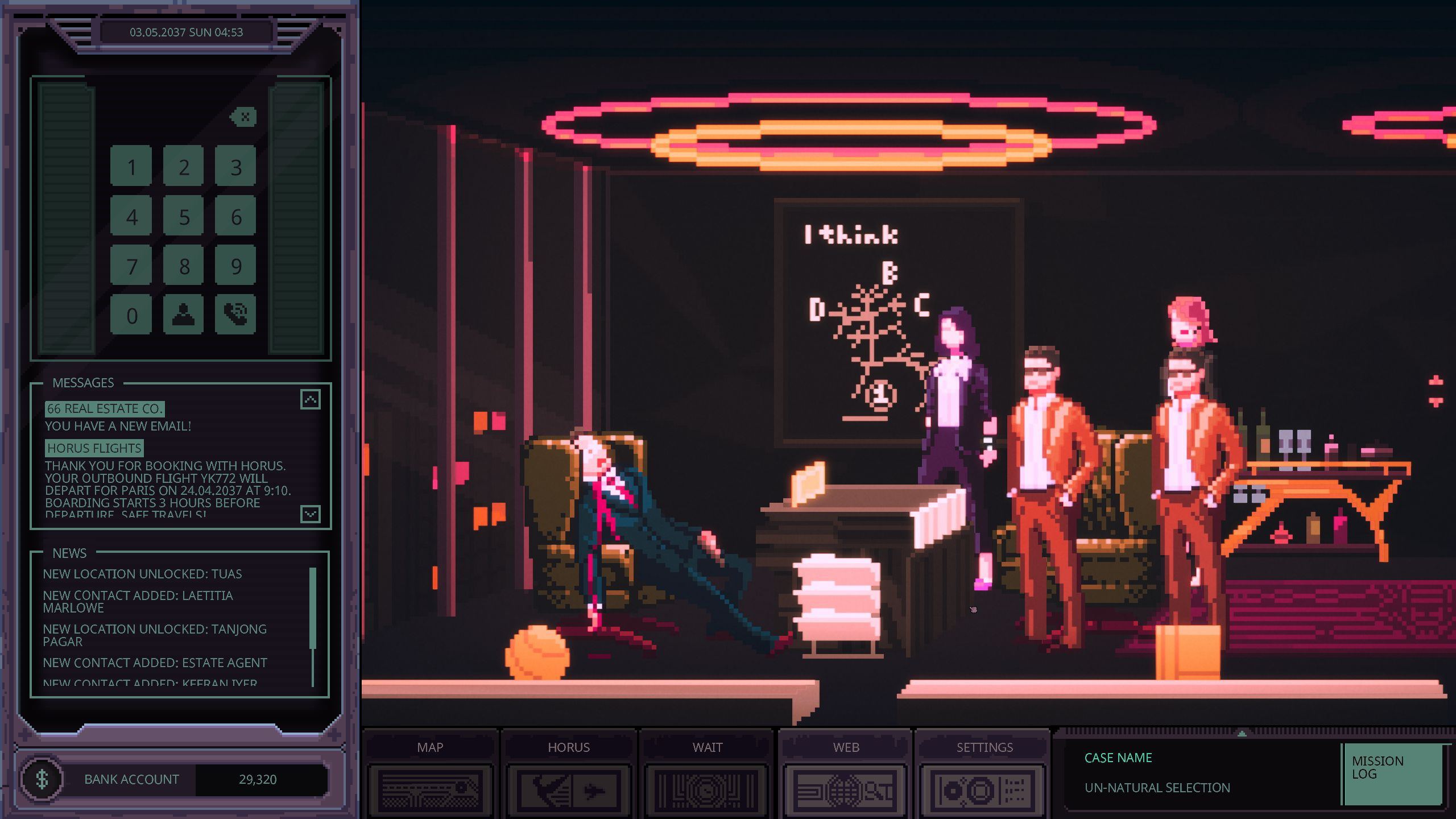Expand the case panel with the top arrow
Image resolution: width=1456 pixels, height=819 pixels.
1242,733
